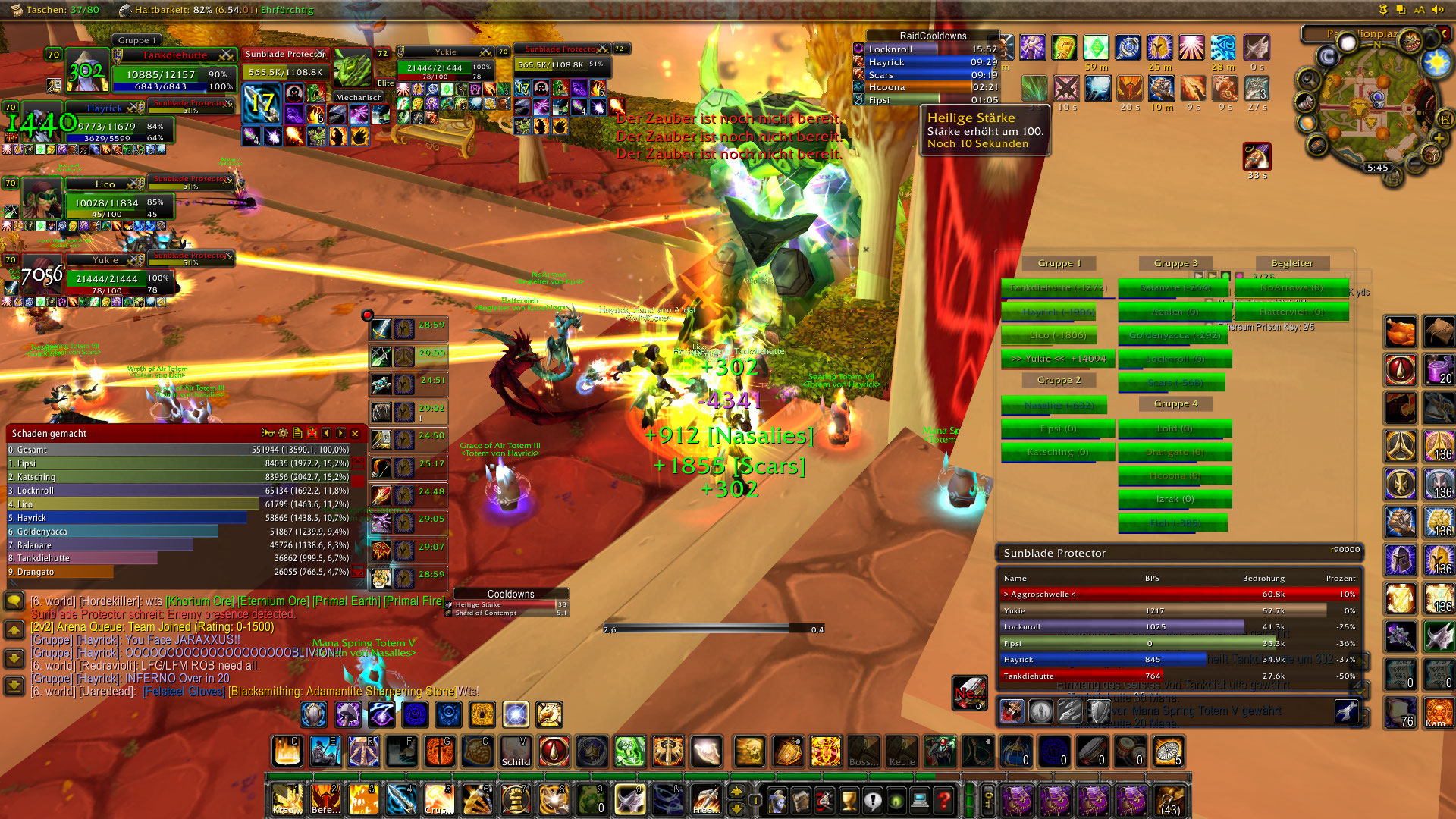Open the Schaden gemacht mode dropdown
Viewport: 1456px width, 819px height.
(49, 434)
